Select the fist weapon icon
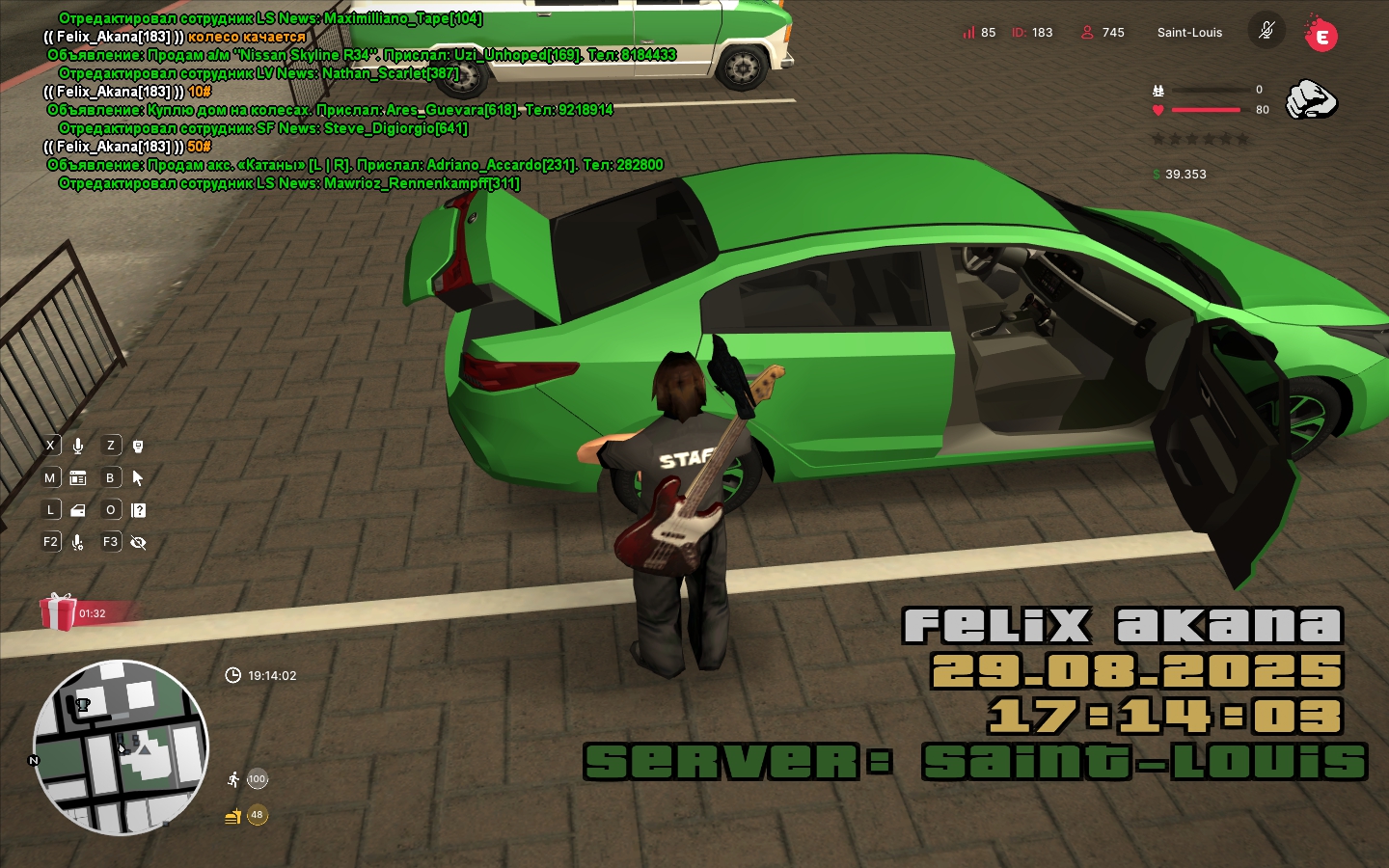 (1312, 99)
